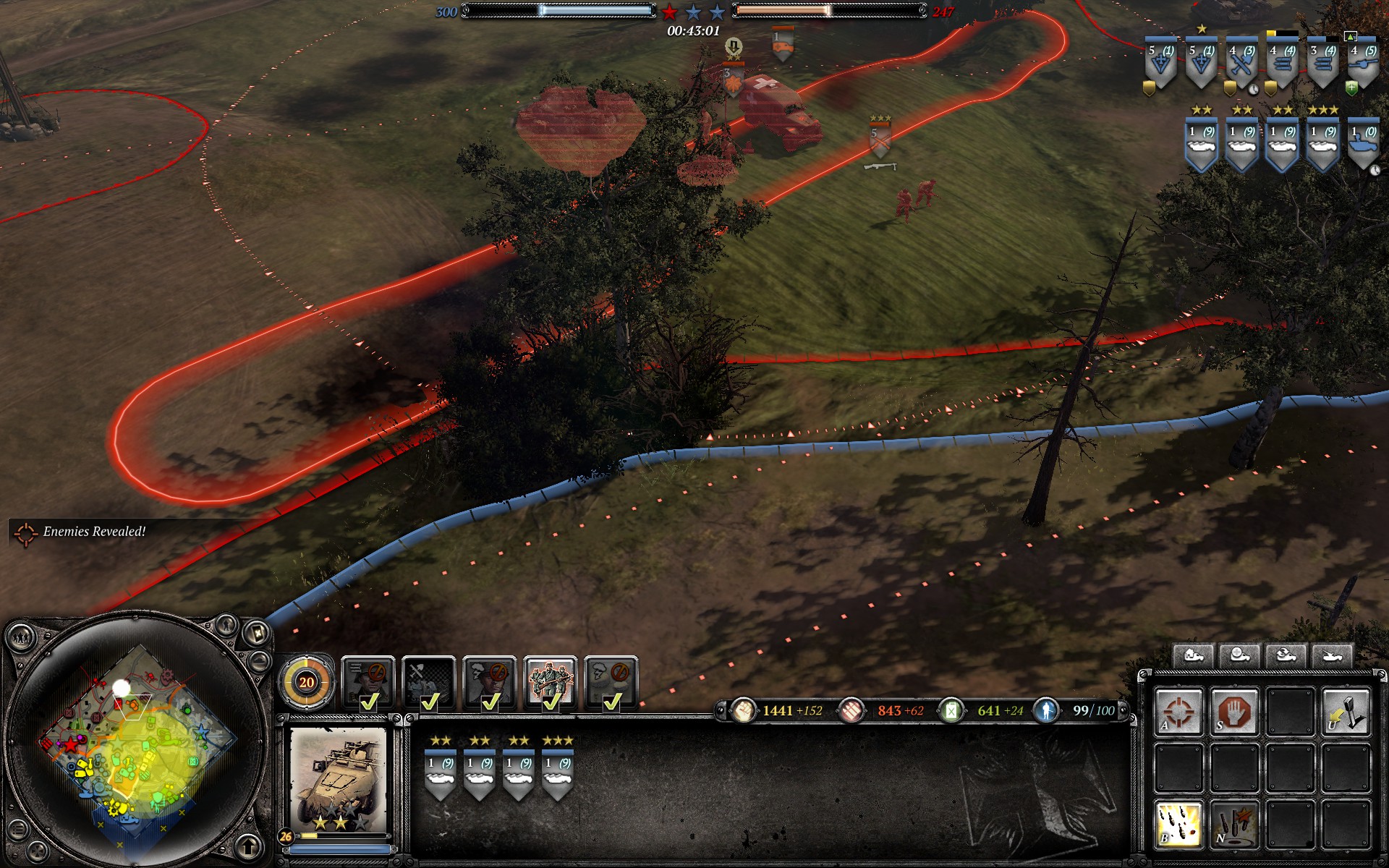Image resolution: width=1389 pixels, height=868 pixels.
Task: Open the base building tab with house icon
Action: click(x=1194, y=656)
